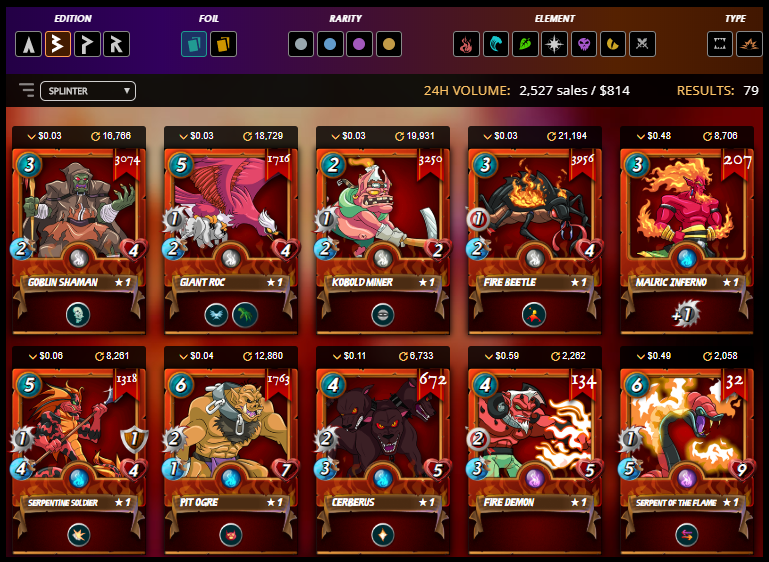Filter by epic purple rarity

pyautogui.click(x=360, y=44)
